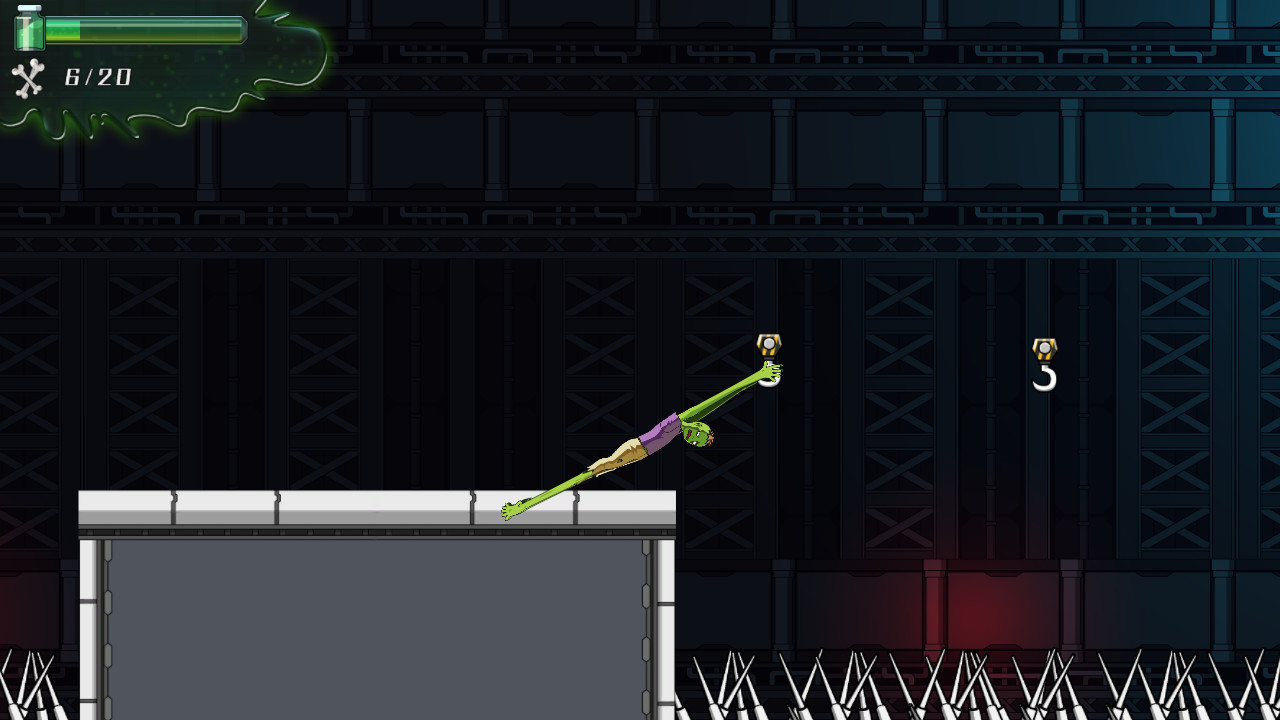
Task: Select the crossed bones collectible icon
Action: point(28,79)
